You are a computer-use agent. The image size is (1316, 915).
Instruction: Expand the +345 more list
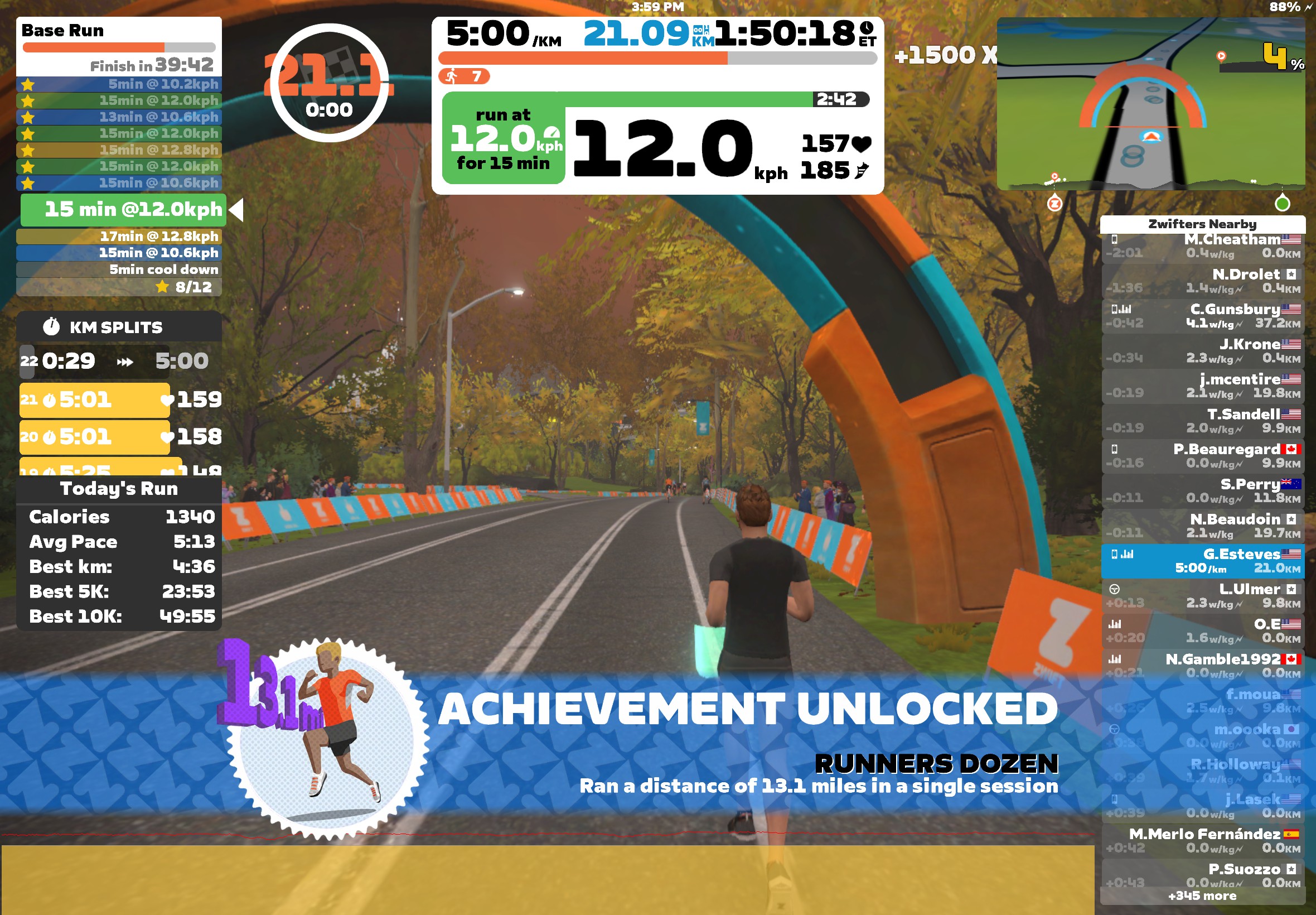point(1202,896)
